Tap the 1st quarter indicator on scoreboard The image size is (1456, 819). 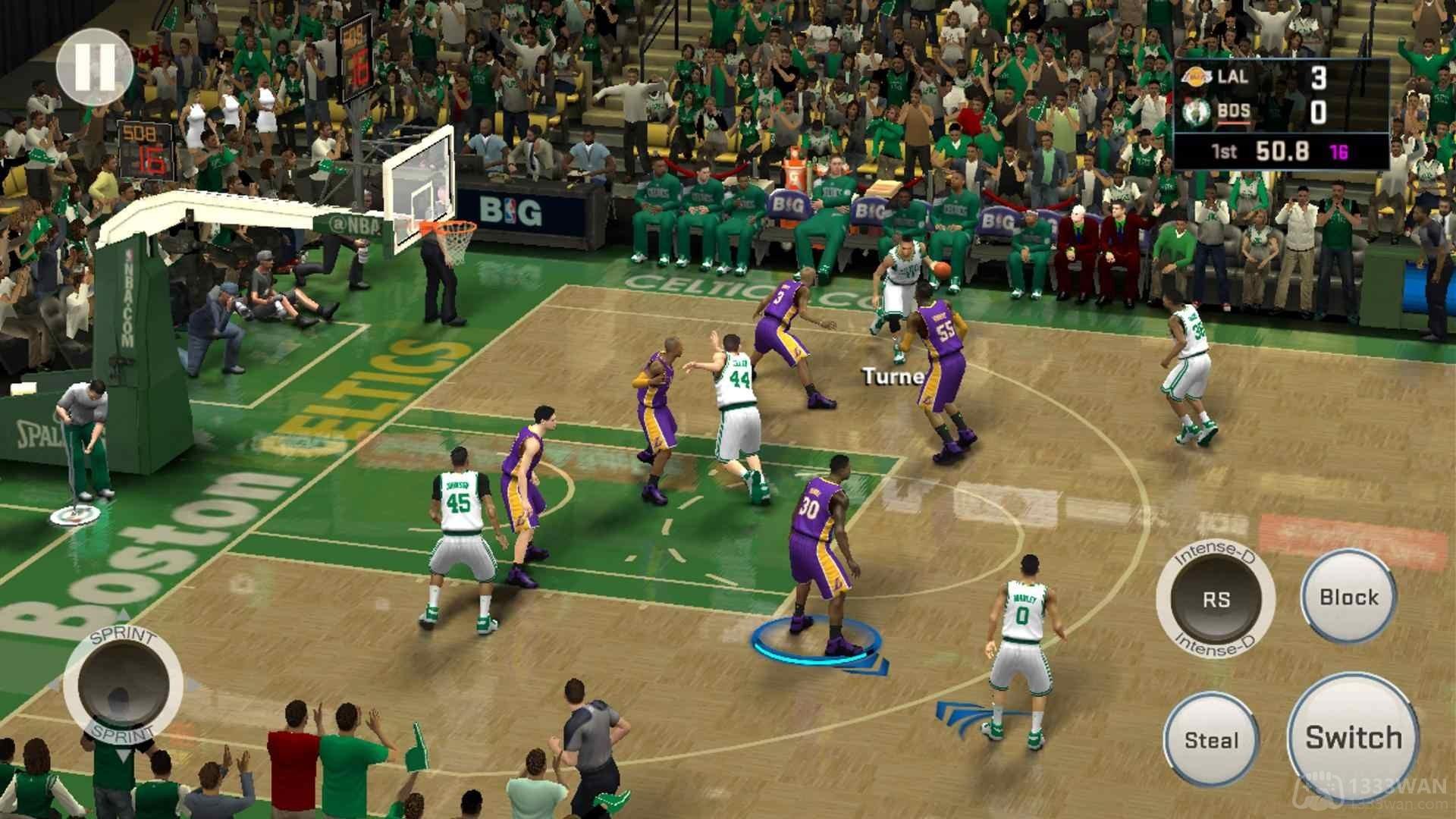point(1224,152)
